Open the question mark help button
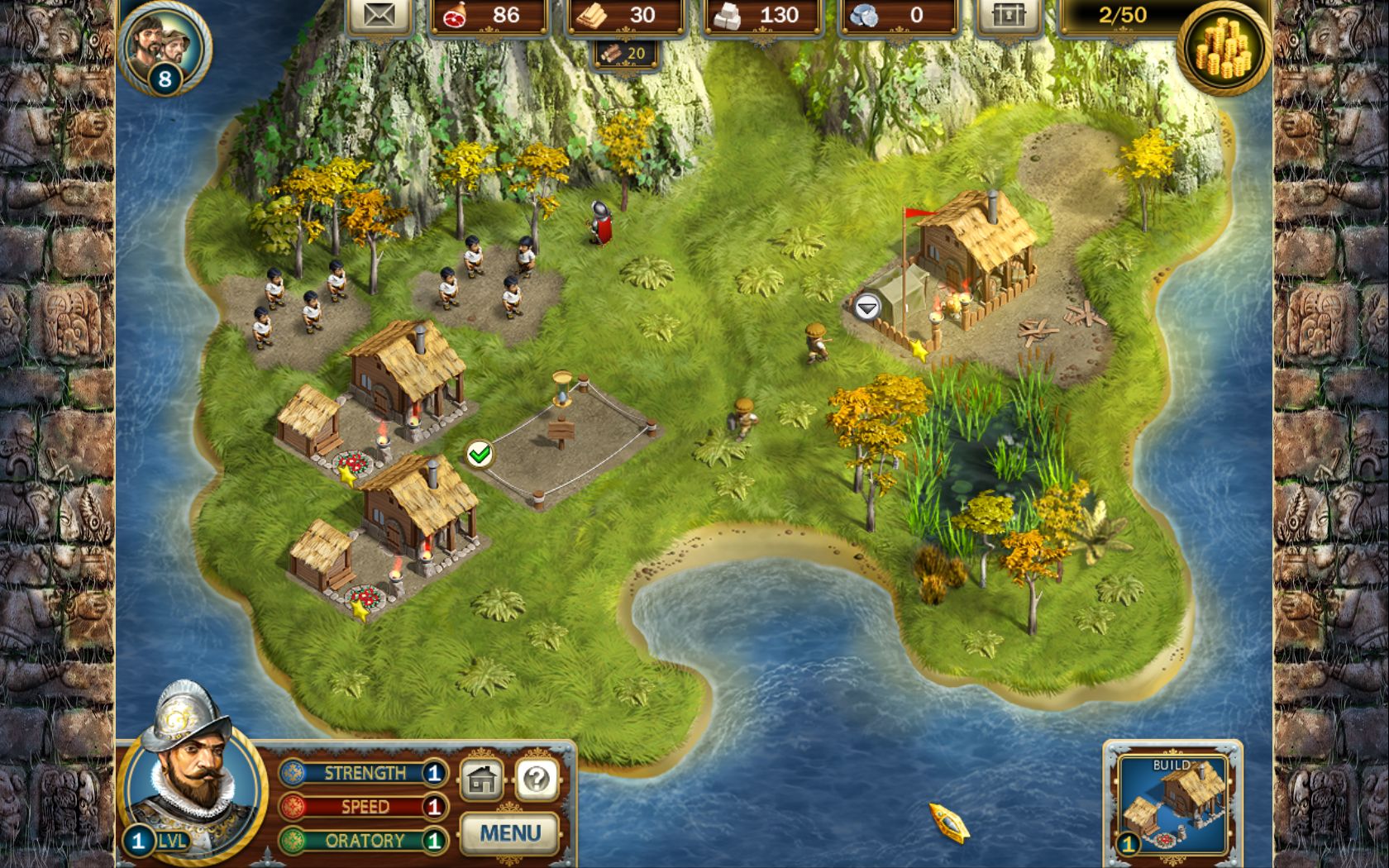This screenshot has width=1389, height=868. [537, 779]
